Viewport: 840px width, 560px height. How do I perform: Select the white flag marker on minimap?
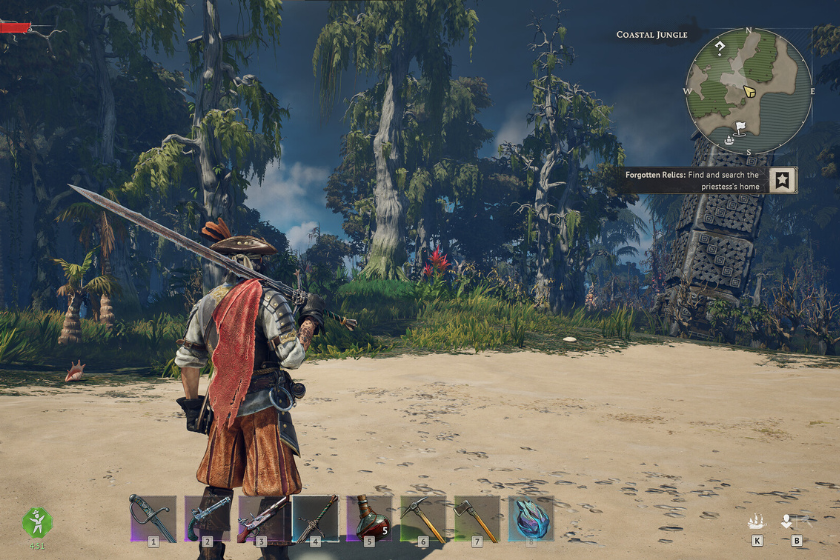pyautogui.click(x=741, y=128)
